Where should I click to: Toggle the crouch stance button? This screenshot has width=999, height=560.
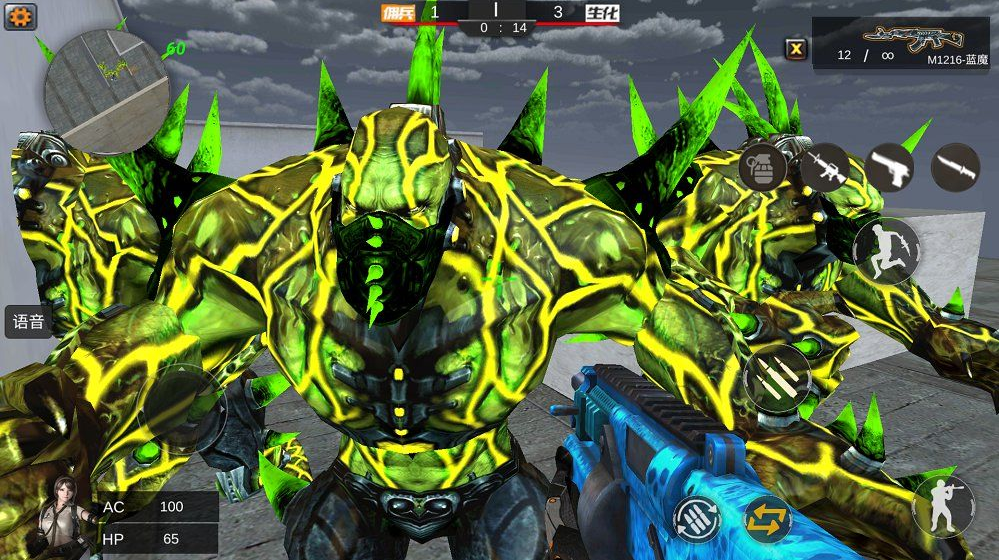(942, 505)
